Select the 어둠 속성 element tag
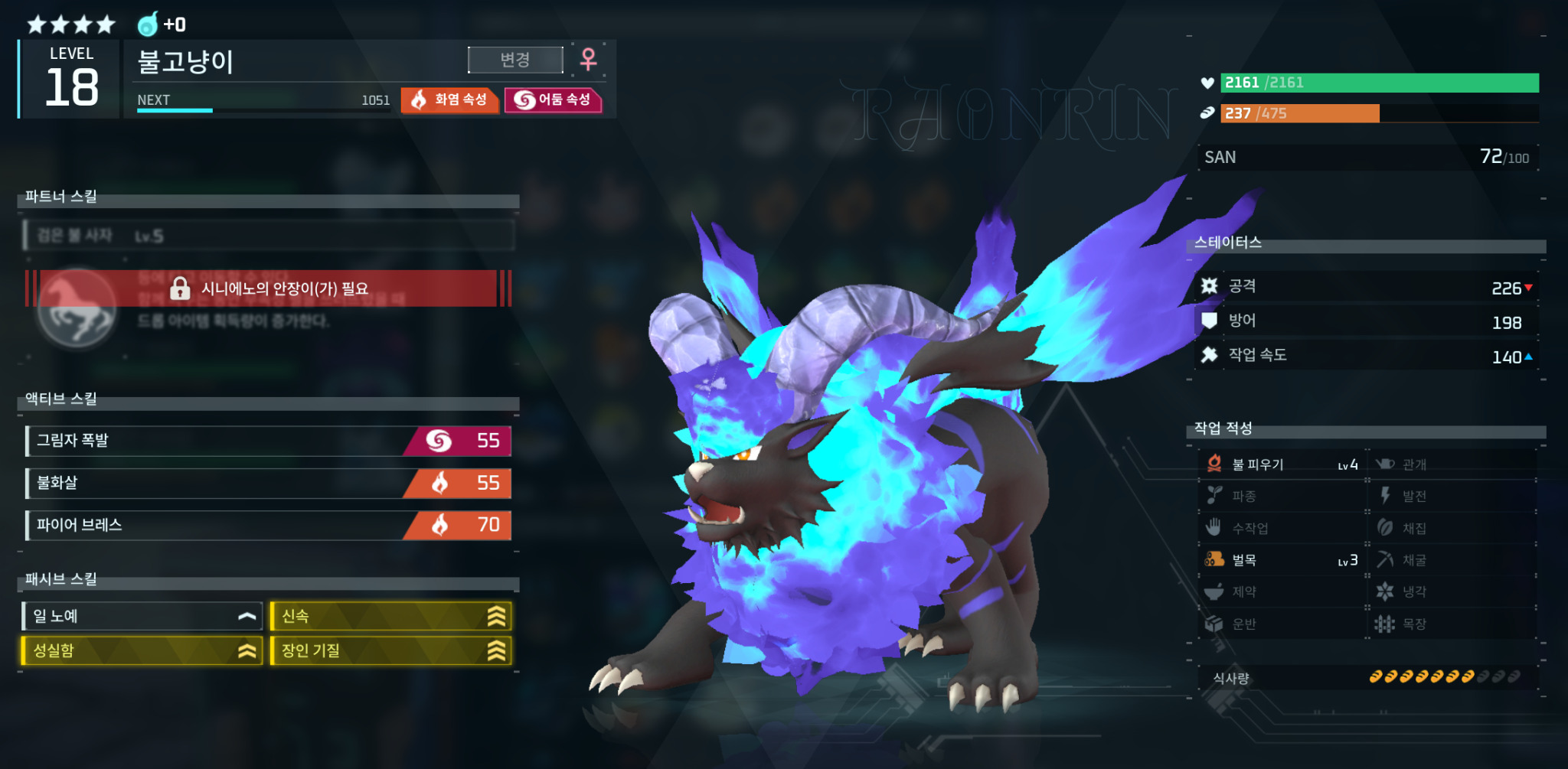This screenshot has height=769, width=1568. 553,99
